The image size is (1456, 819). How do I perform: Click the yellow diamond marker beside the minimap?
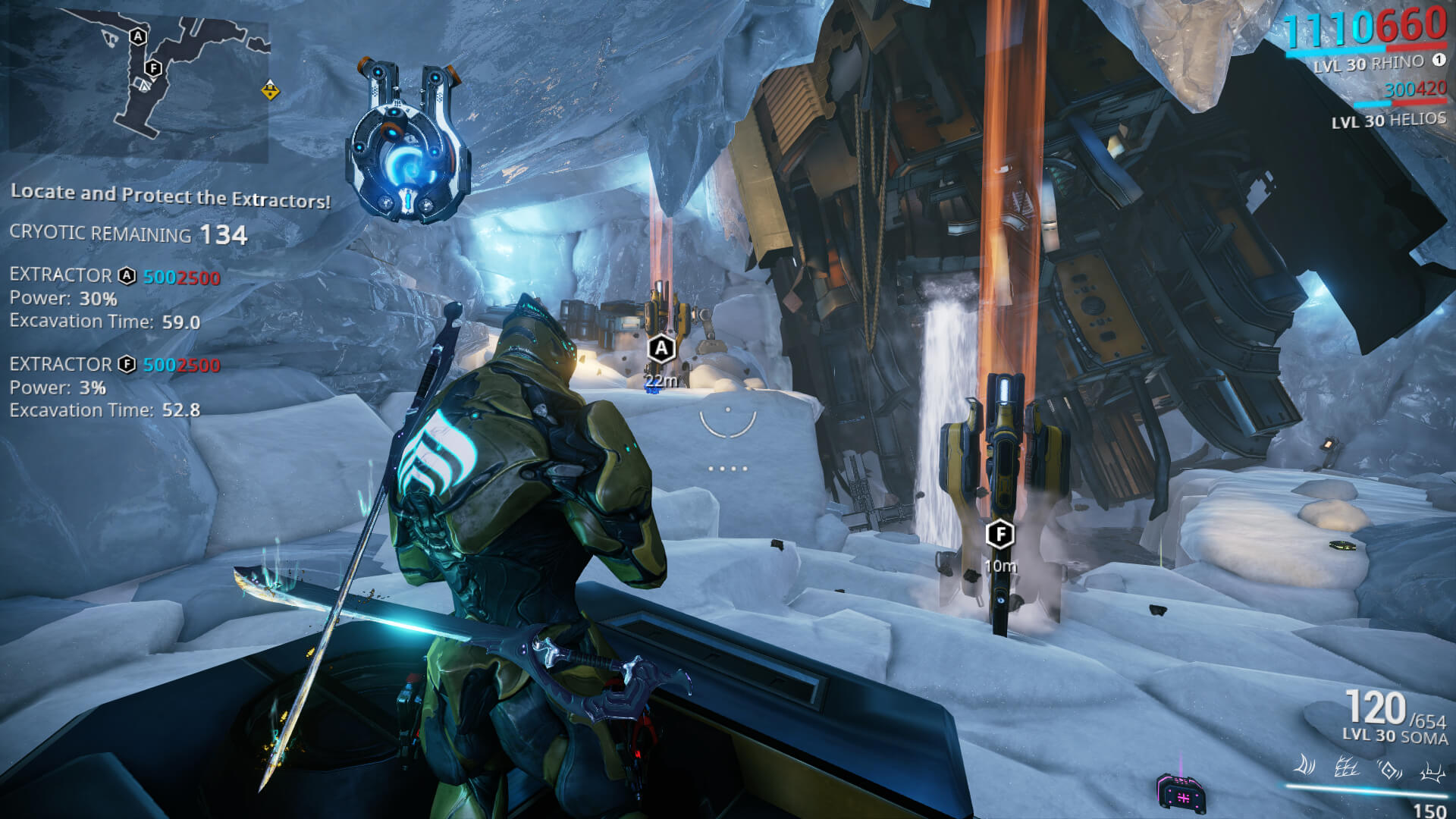[x=271, y=91]
